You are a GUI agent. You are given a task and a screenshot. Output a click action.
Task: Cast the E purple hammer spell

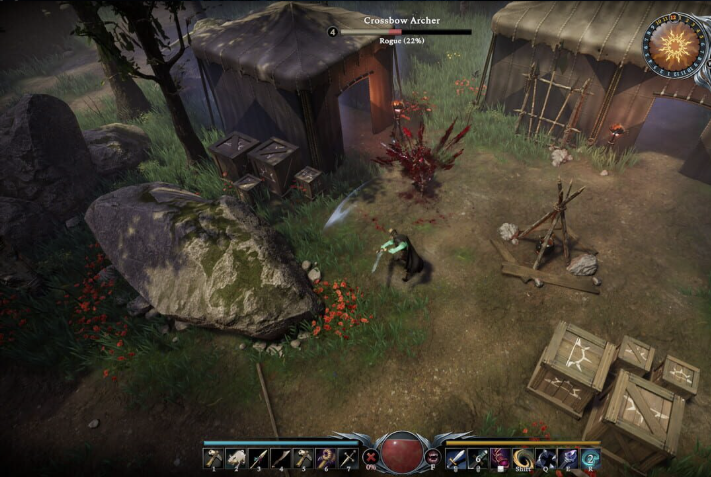pyautogui.click(x=568, y=458)
